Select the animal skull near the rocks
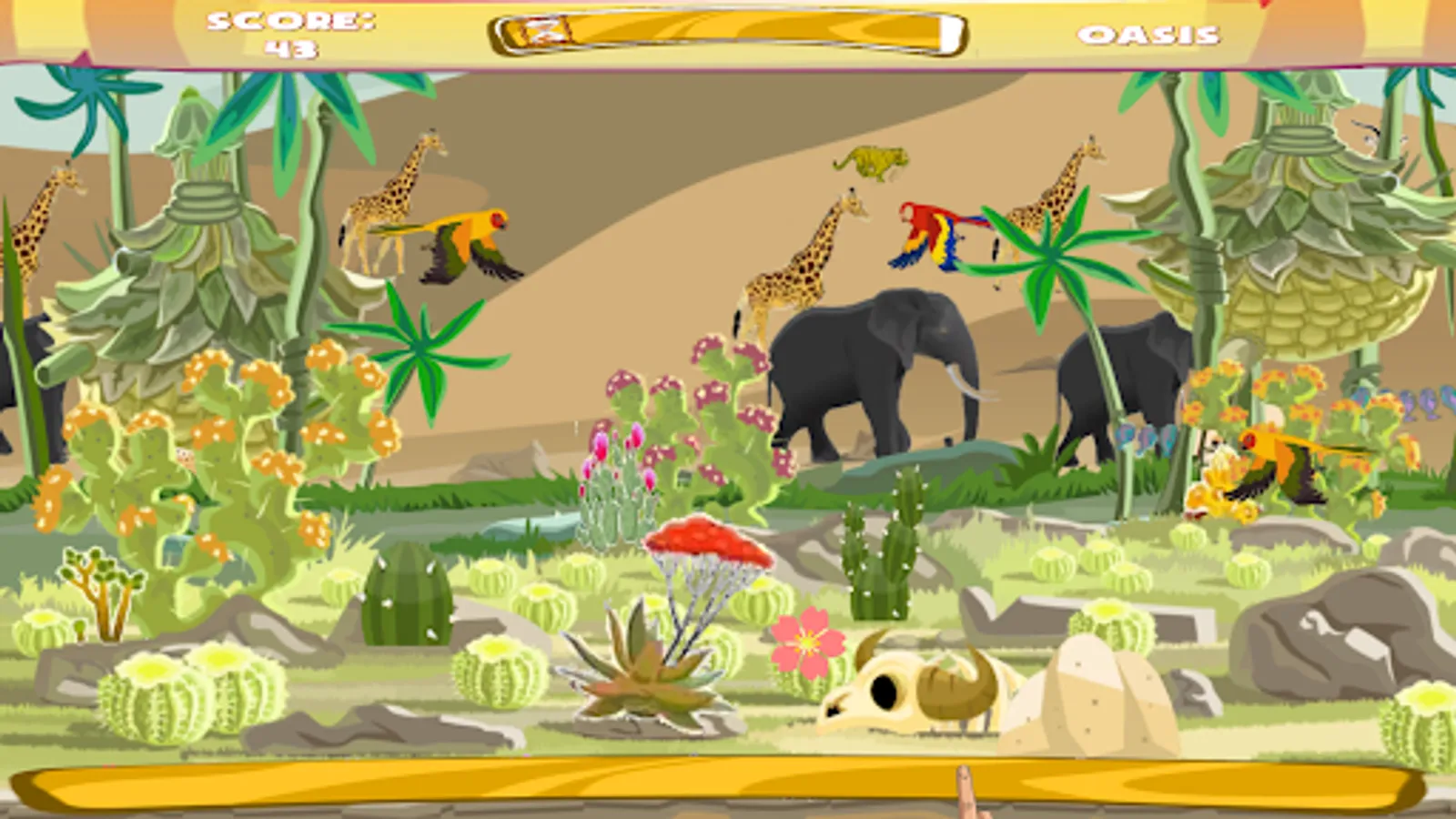 coord(910,692)
